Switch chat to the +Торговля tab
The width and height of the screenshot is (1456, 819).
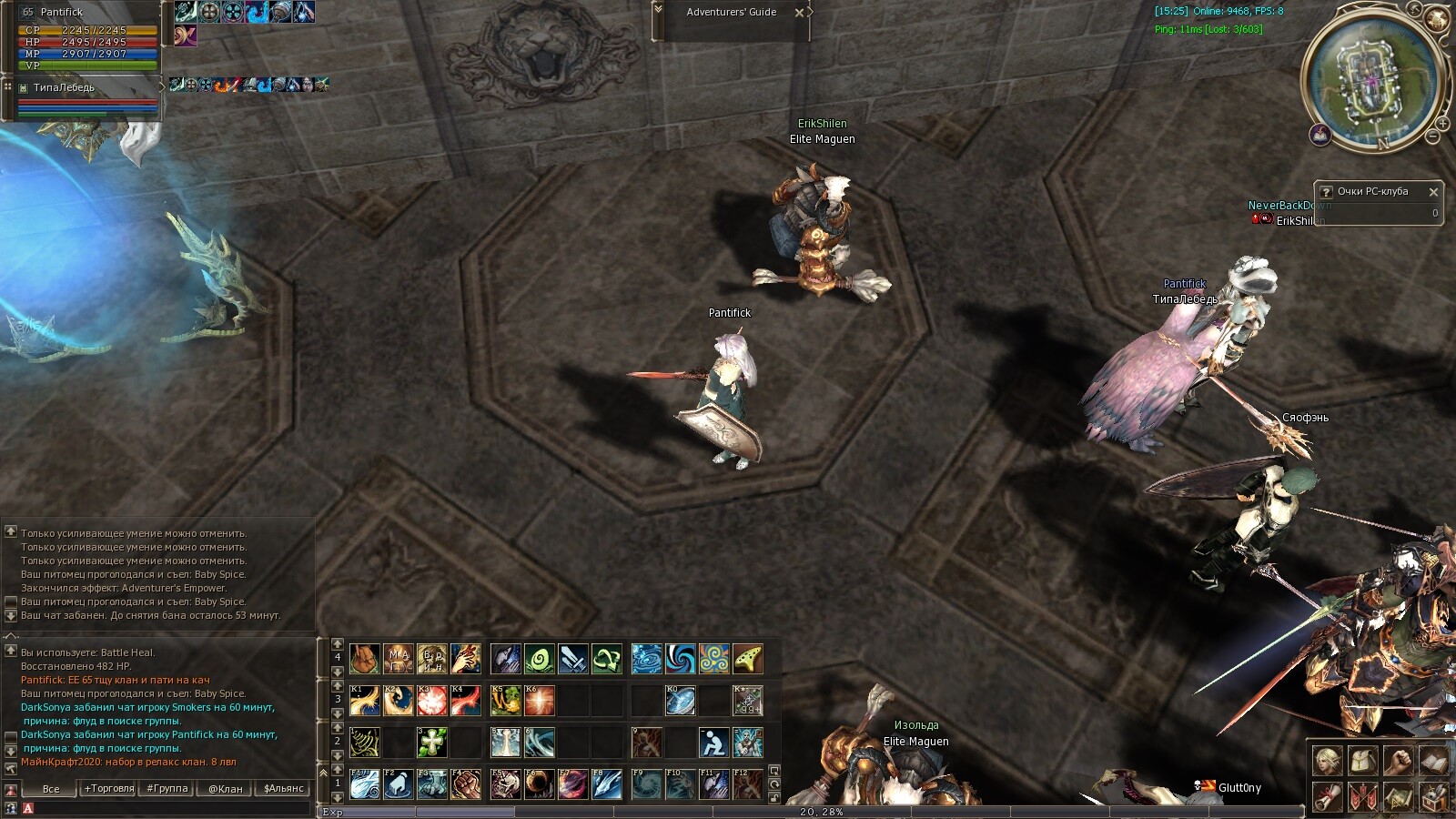tap(109, 788)
